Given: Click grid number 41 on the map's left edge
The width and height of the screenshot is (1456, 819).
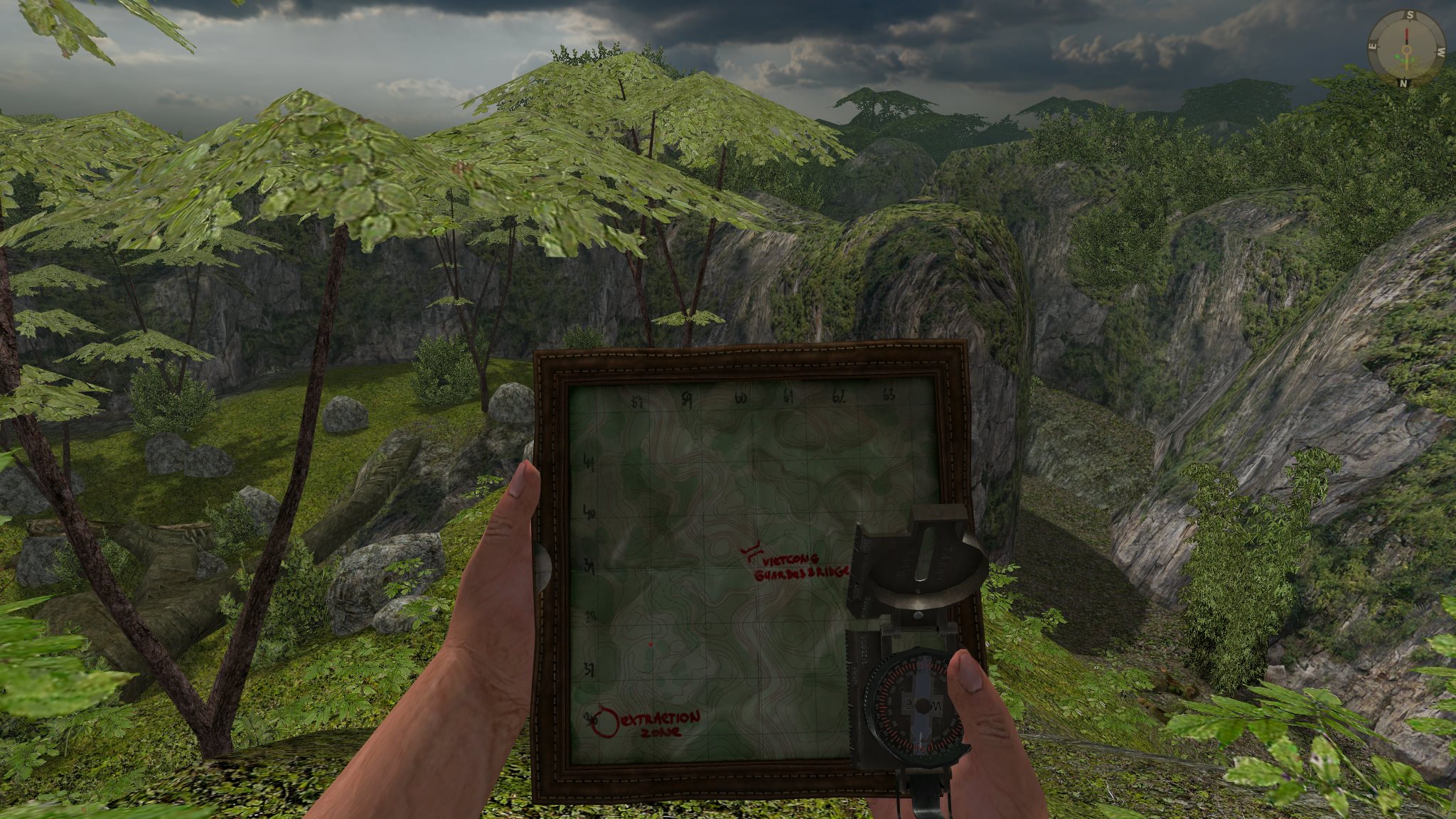Looking at the screenshot, I should (589, 461).
